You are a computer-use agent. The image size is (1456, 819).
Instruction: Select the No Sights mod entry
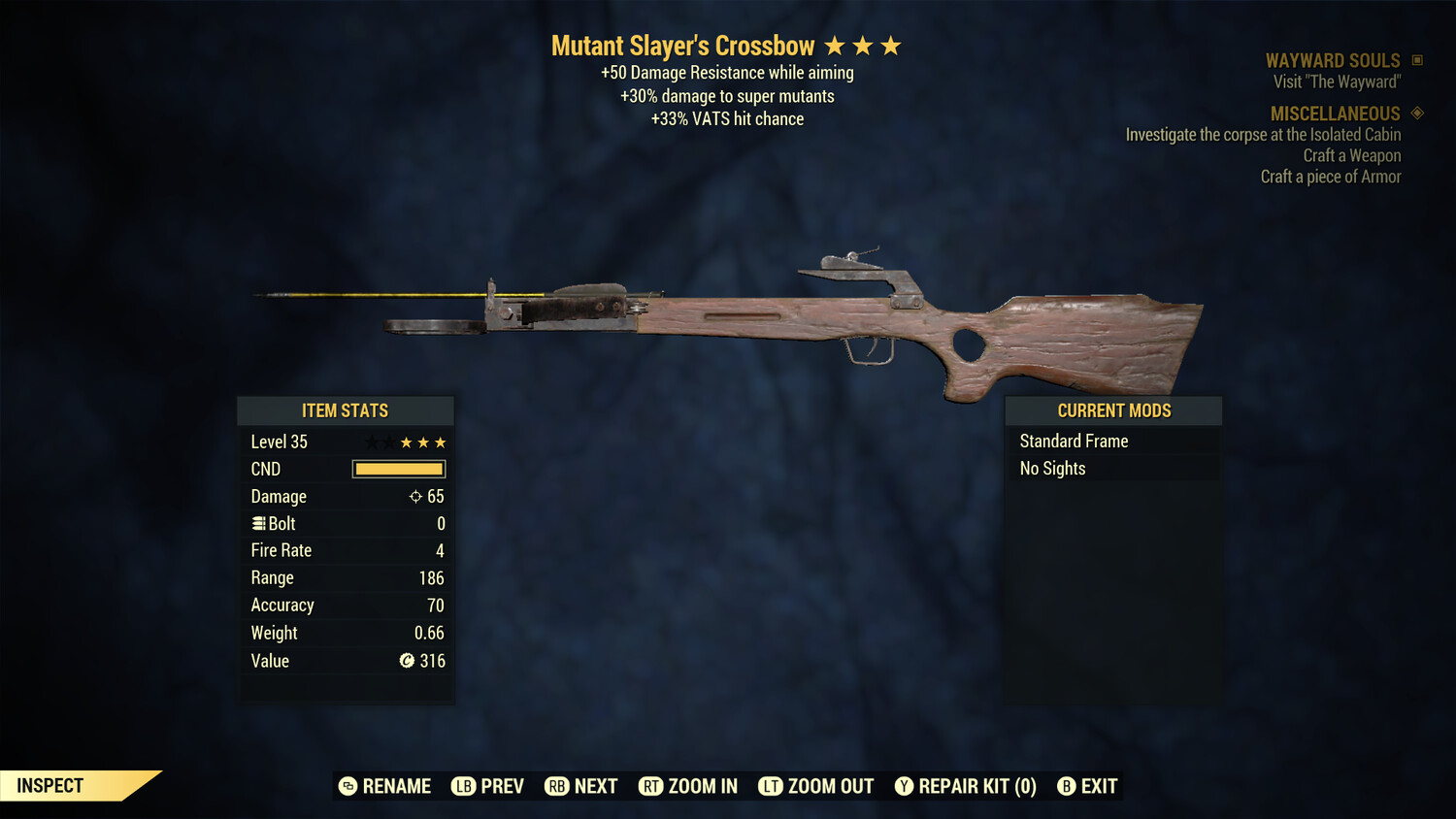coord(1051,468)
